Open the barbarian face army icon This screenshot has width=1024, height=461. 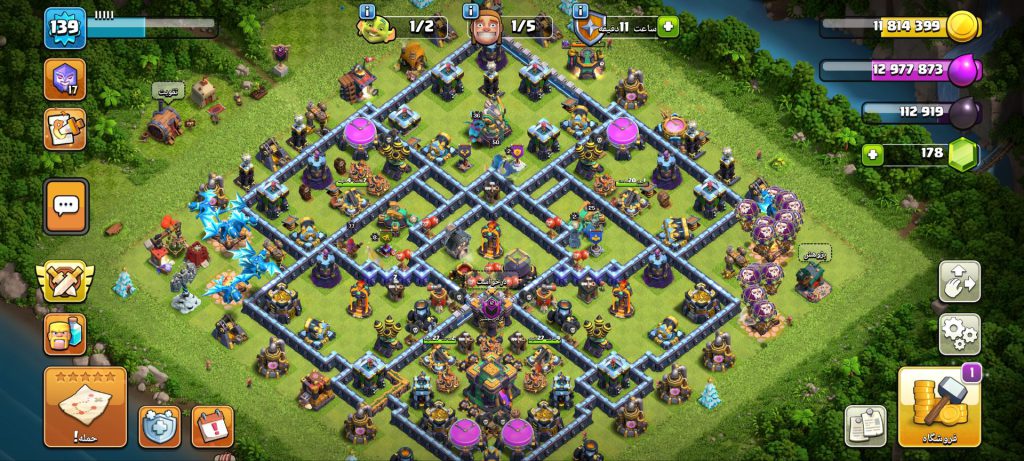[x=65, y=334]
